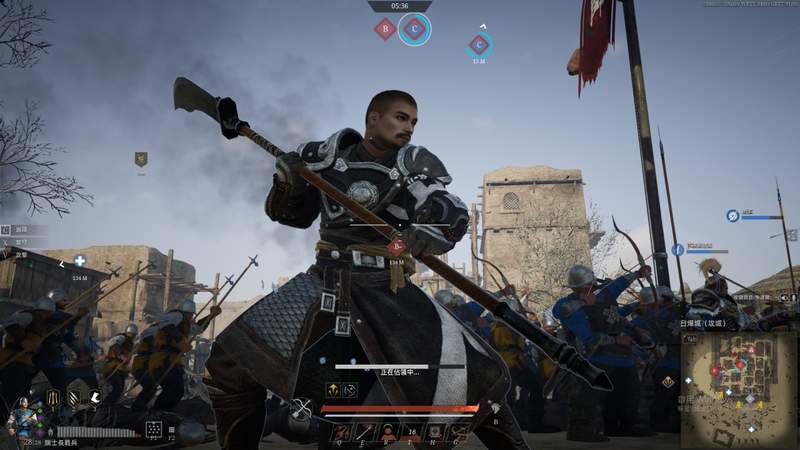
Task: Activate the claw slash unit order
Action: click(75, 398)
